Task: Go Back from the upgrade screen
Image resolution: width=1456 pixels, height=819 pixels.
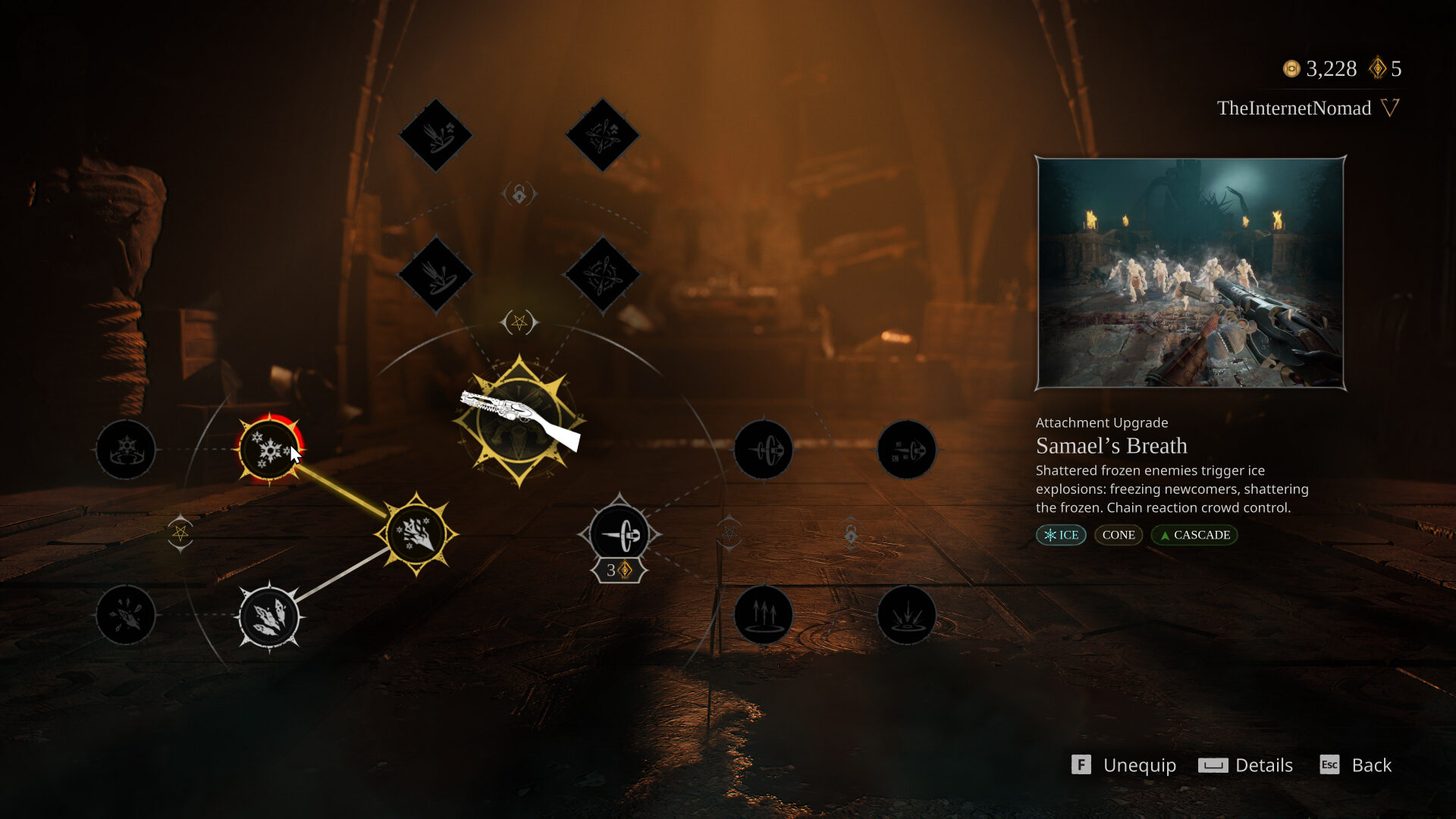Action: (x=1356, y=765)
